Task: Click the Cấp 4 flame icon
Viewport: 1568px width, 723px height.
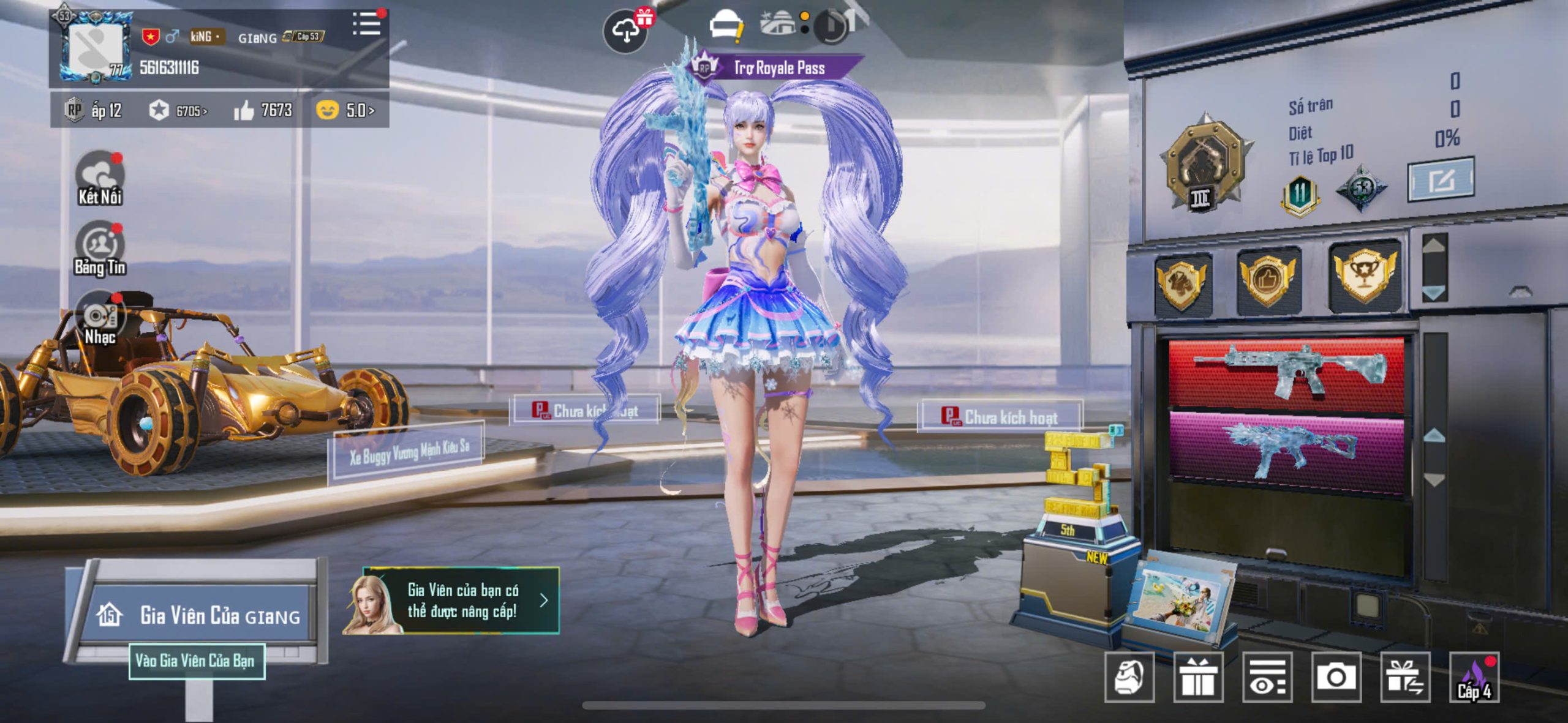Action: [x=1474, y=677]
